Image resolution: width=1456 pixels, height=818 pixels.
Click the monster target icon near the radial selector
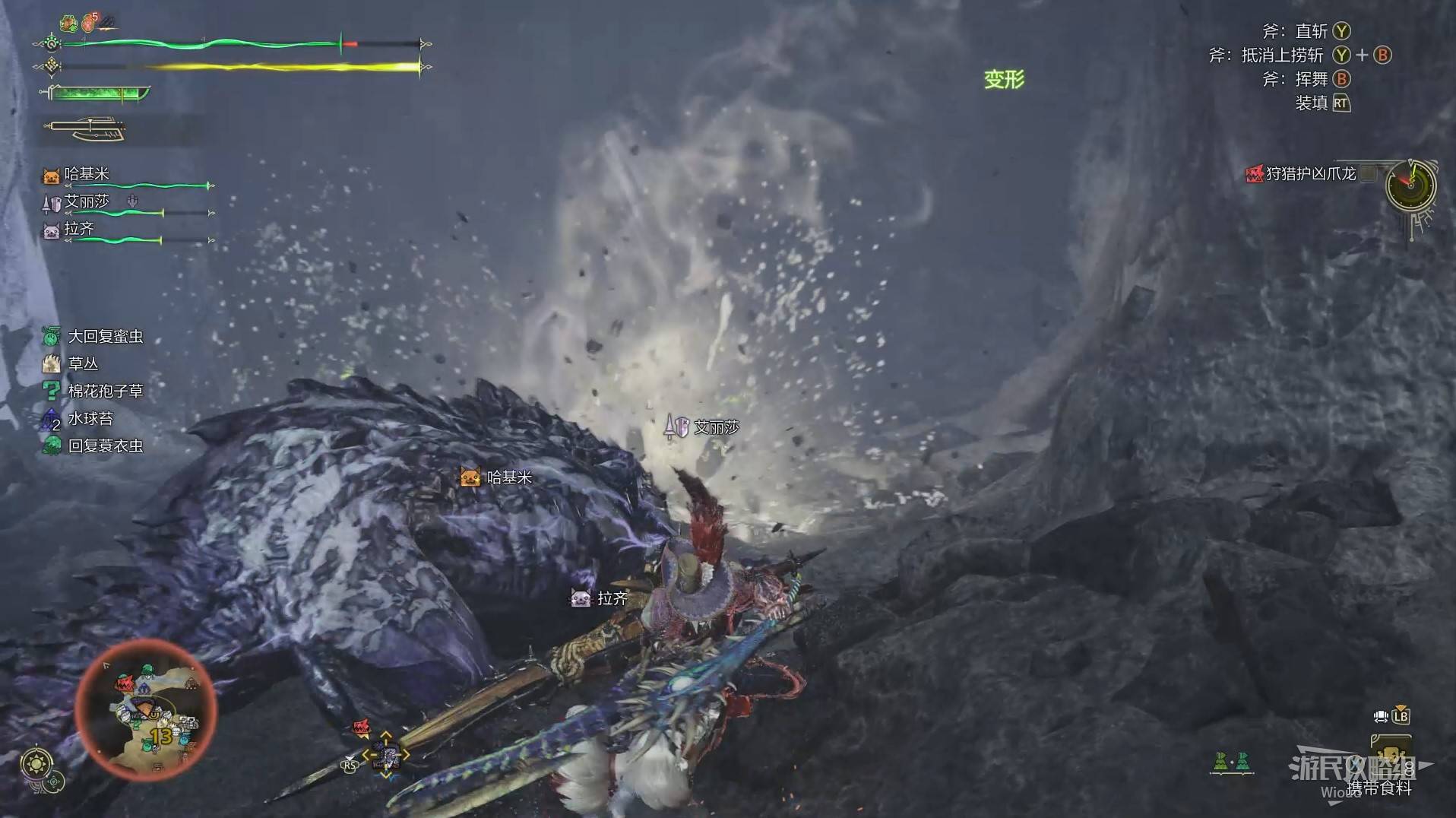361,728
